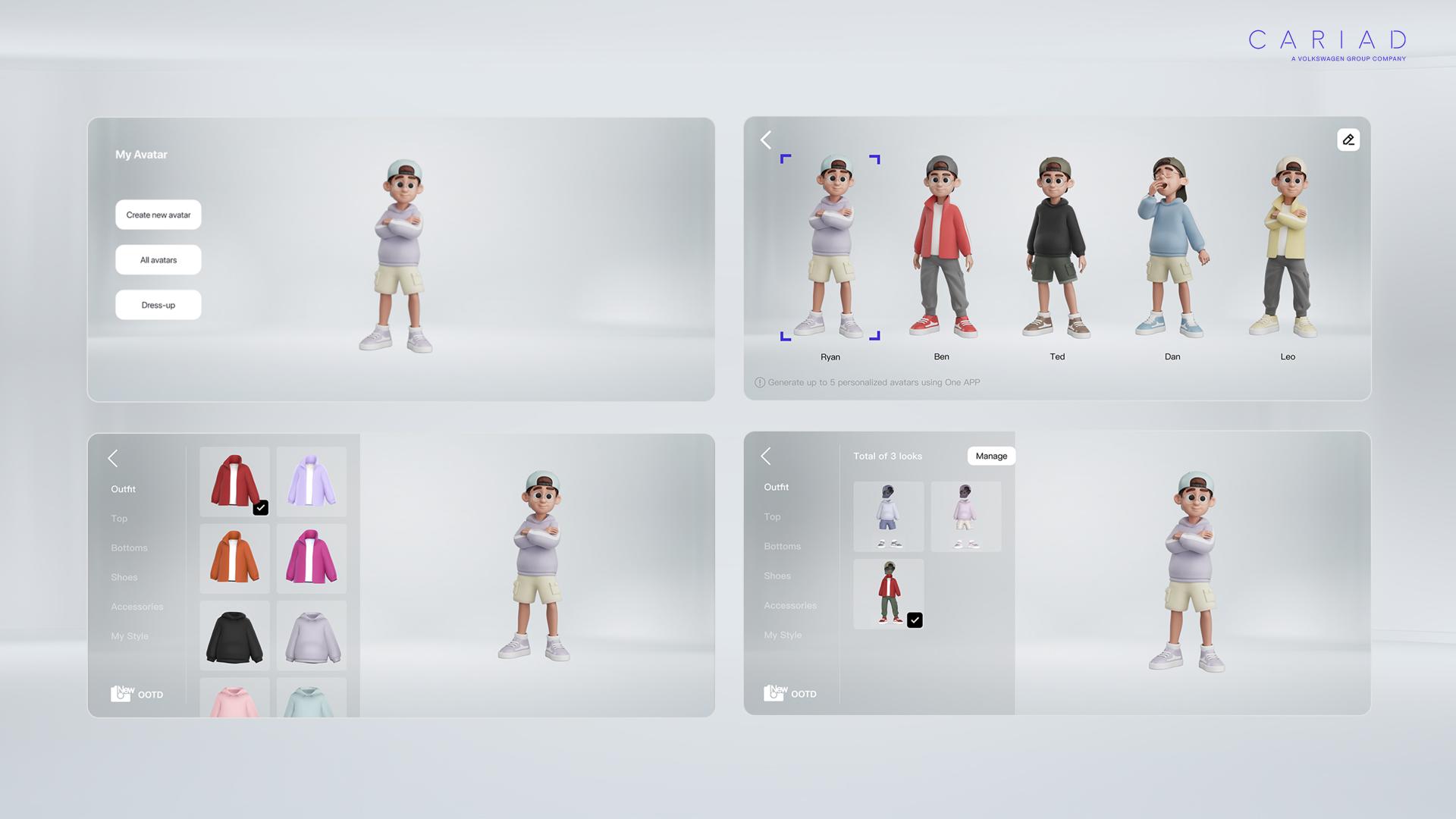The width and height of the screenshot is (1456, 819).
Task: Open the Manage looks button
Action: click(x=991, y=456)
